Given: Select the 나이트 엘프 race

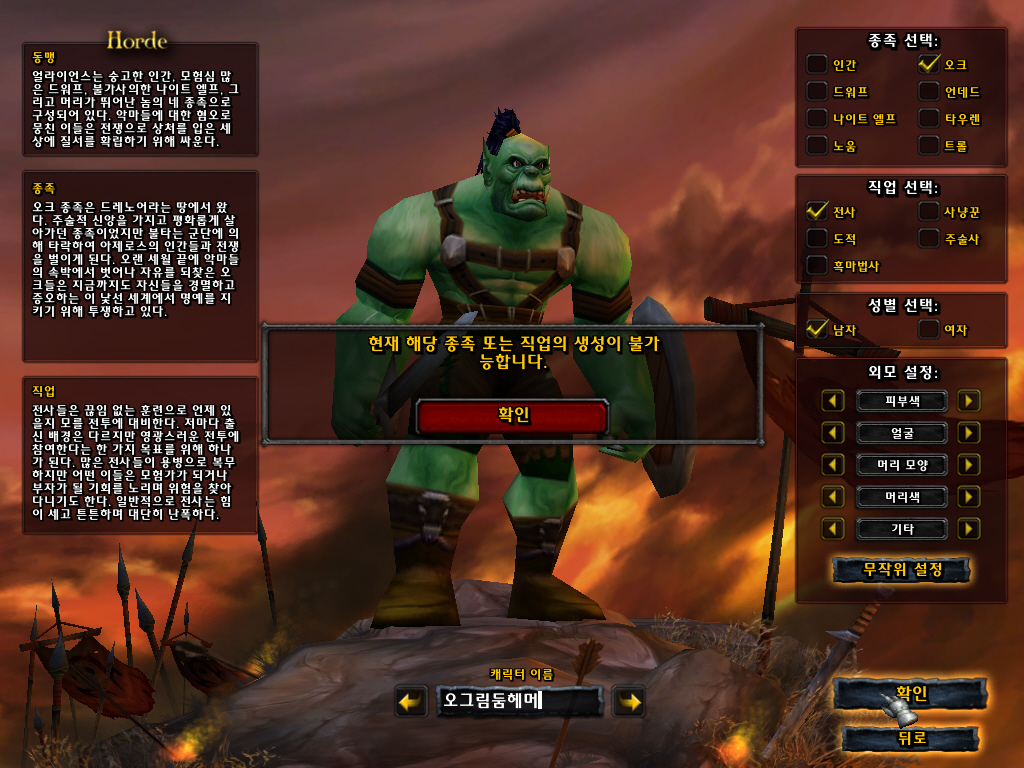Looking at the screenshot, I should pos(818,119).
